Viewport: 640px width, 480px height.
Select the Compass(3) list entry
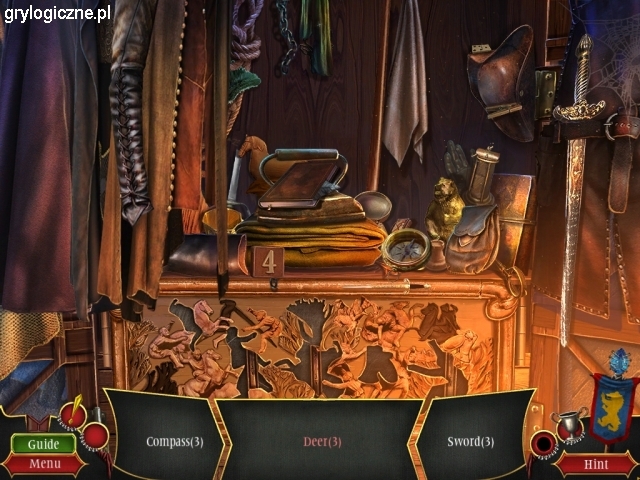tap(175, 442)
